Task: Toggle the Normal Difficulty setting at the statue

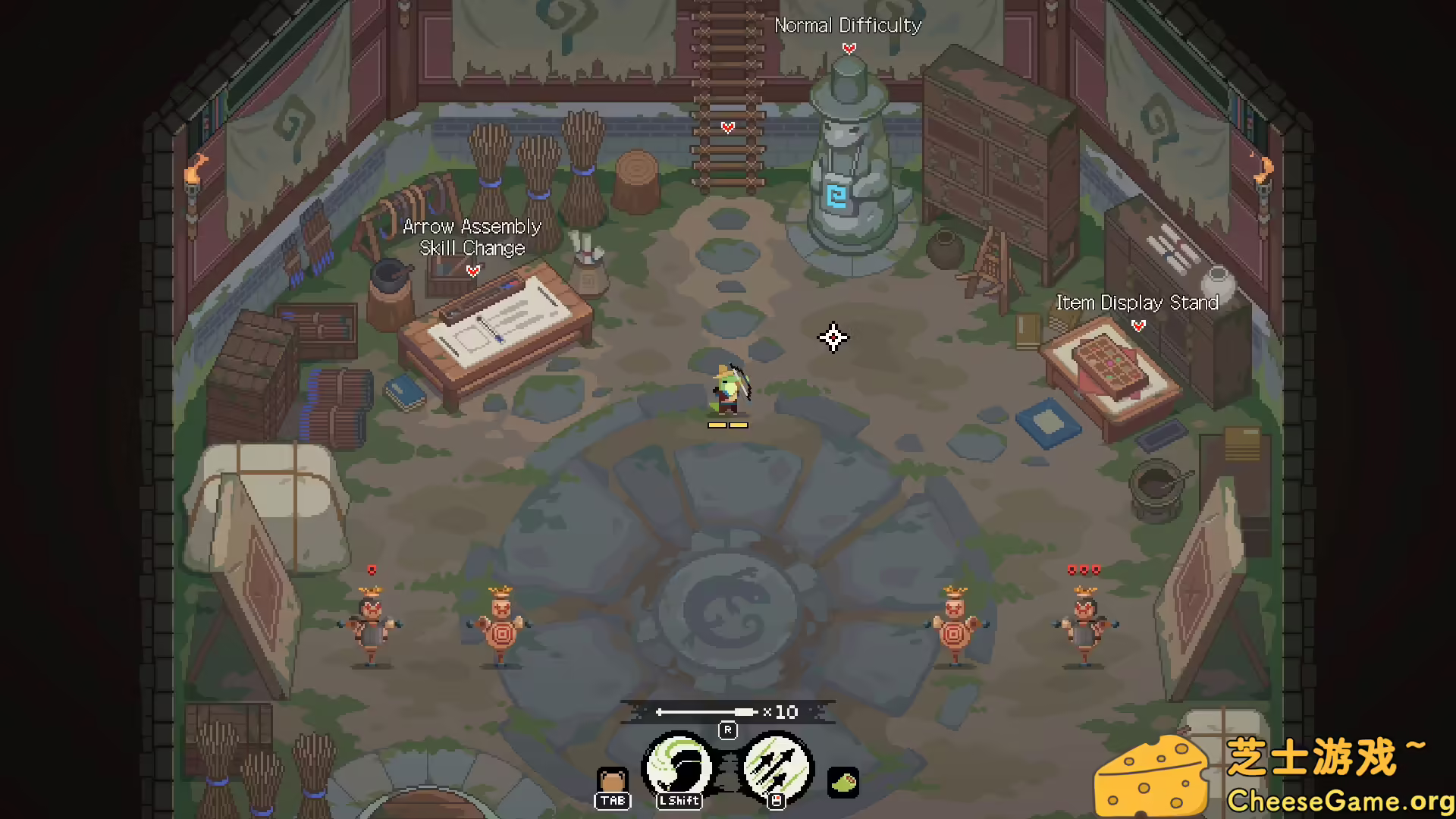Action: (848, 47)
